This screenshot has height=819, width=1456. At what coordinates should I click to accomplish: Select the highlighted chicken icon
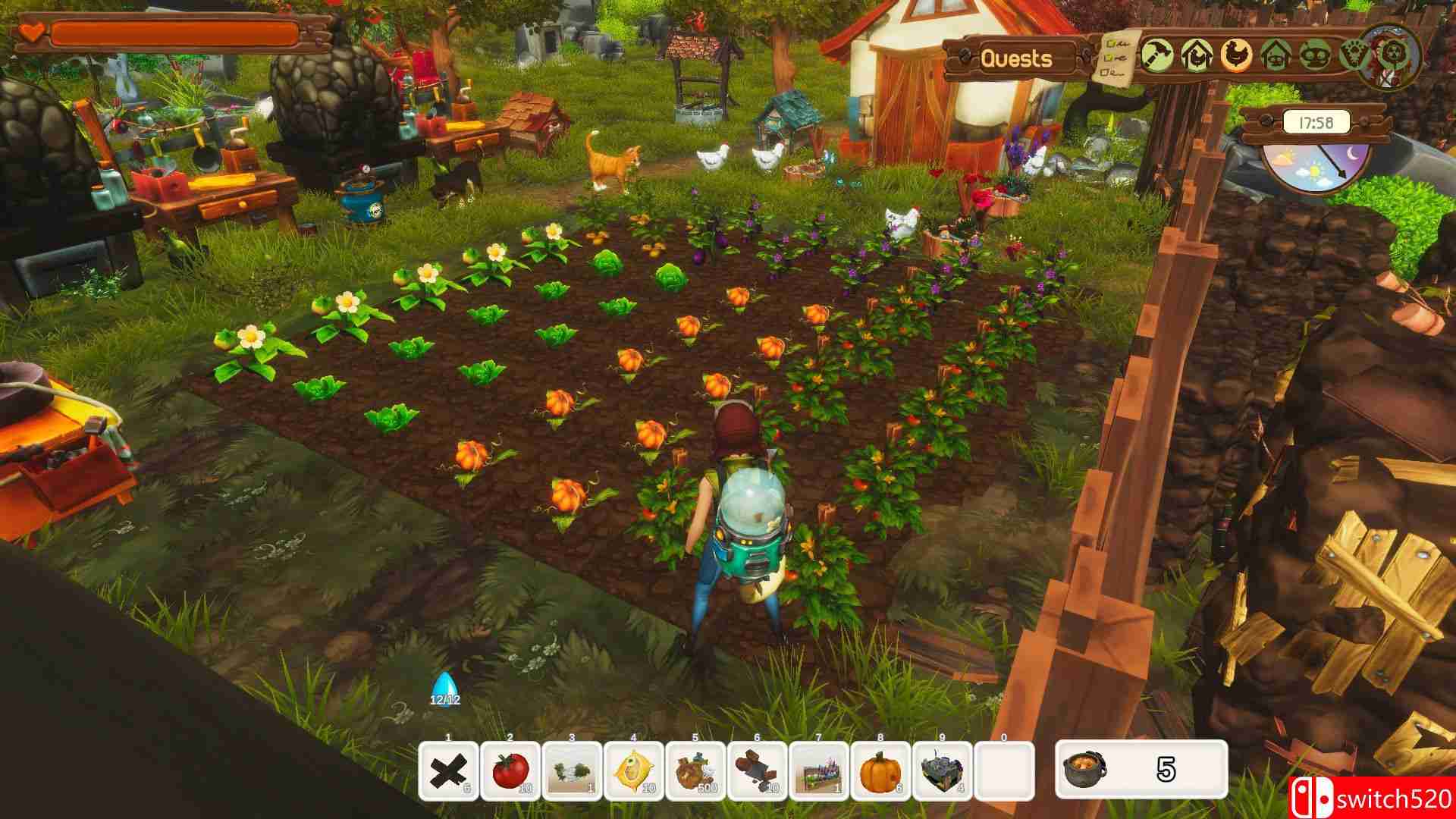click(x=1237, y=54)
